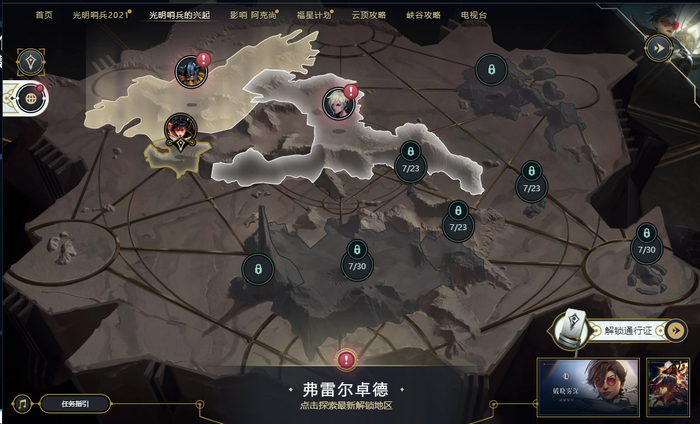Click the gold arrow button at top right

point(656,46)
